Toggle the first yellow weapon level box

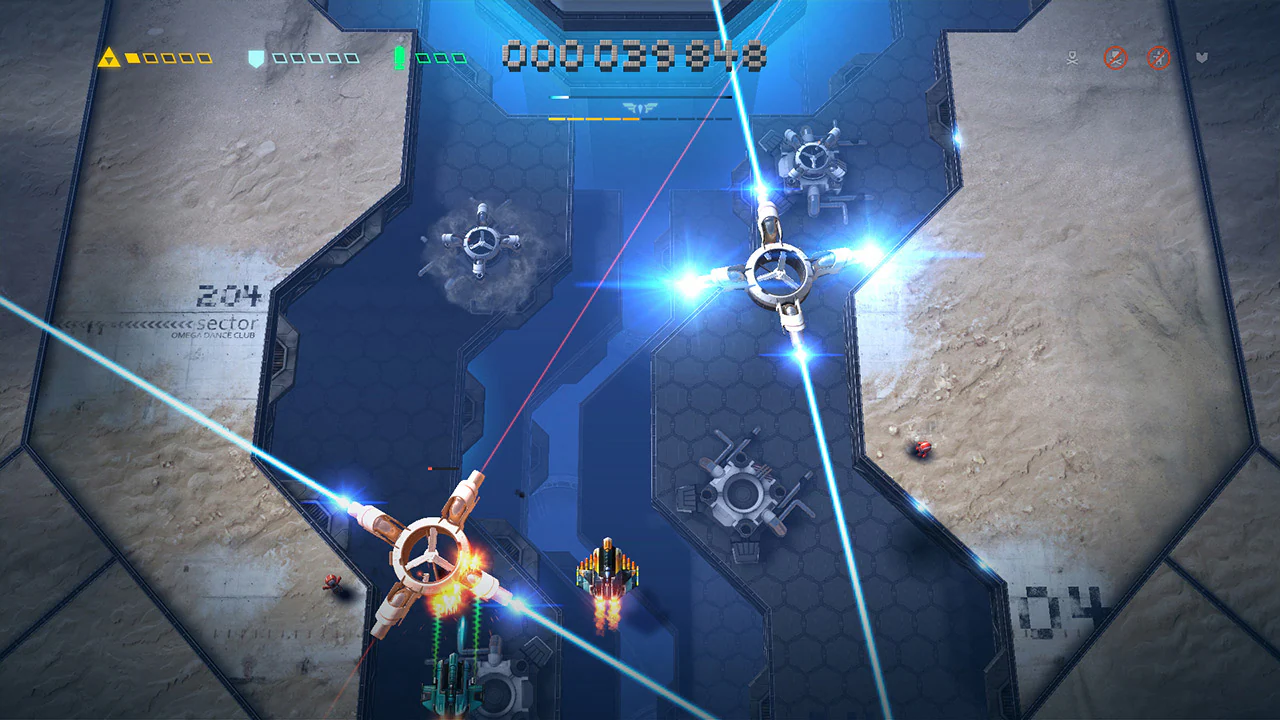(133, 58)
